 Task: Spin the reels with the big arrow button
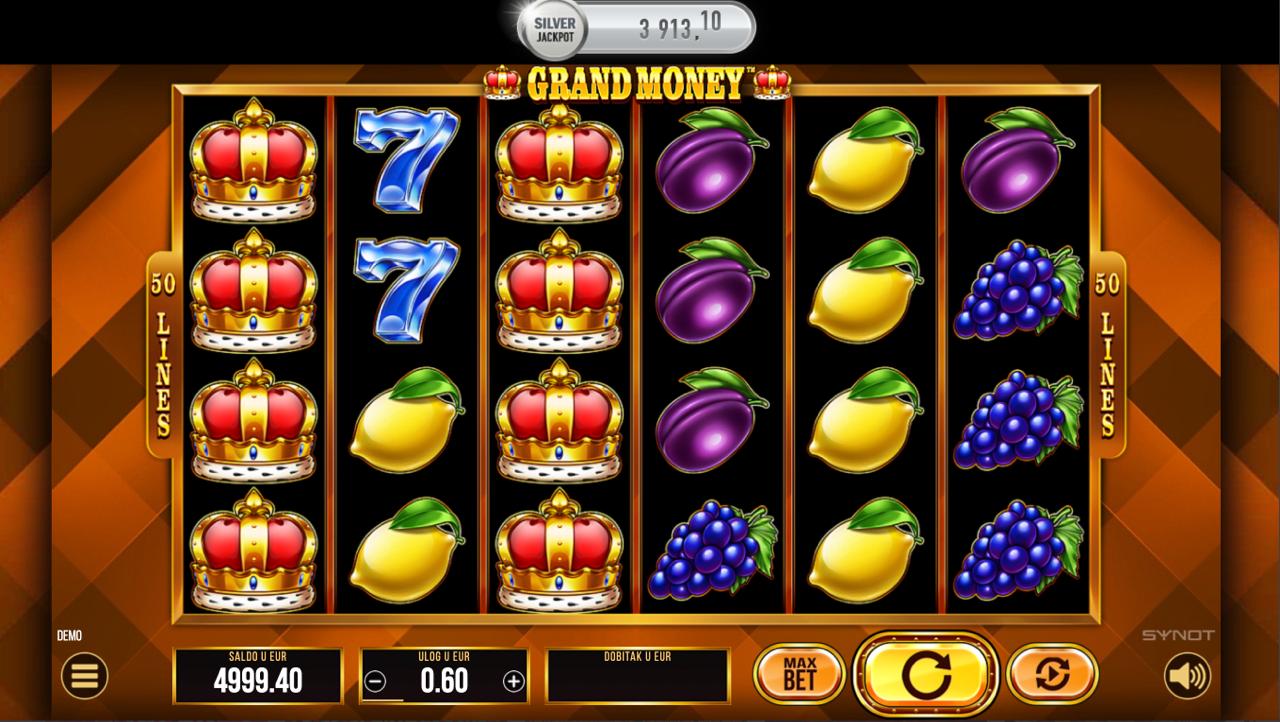pos(925,675)
